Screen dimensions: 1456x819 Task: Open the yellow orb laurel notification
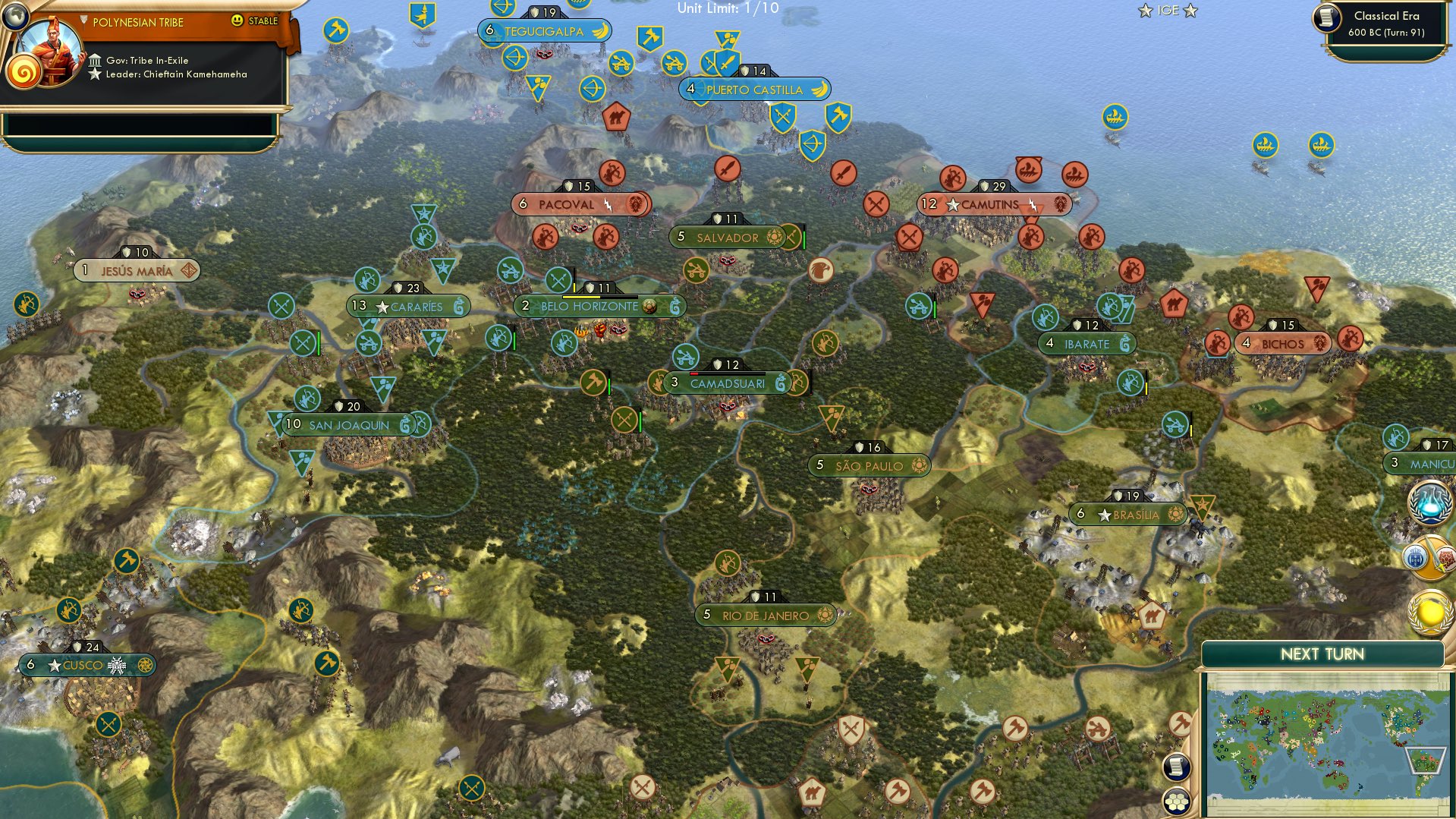(1429, 613)
